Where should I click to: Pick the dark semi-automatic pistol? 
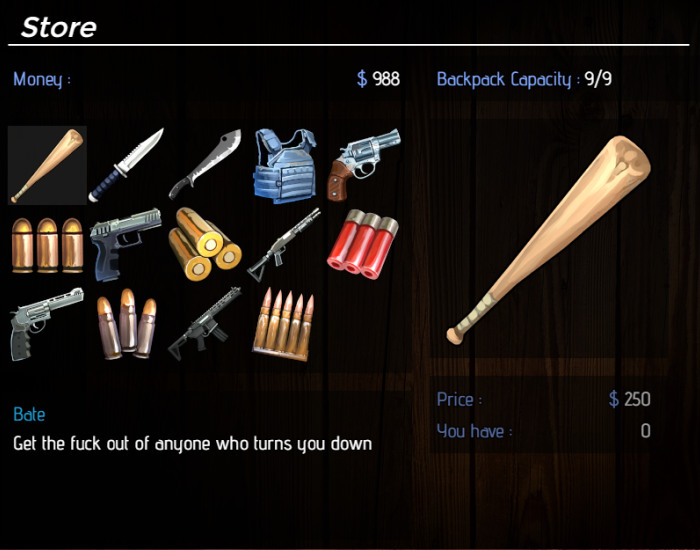pyautogui.click(x=125, y=244)
